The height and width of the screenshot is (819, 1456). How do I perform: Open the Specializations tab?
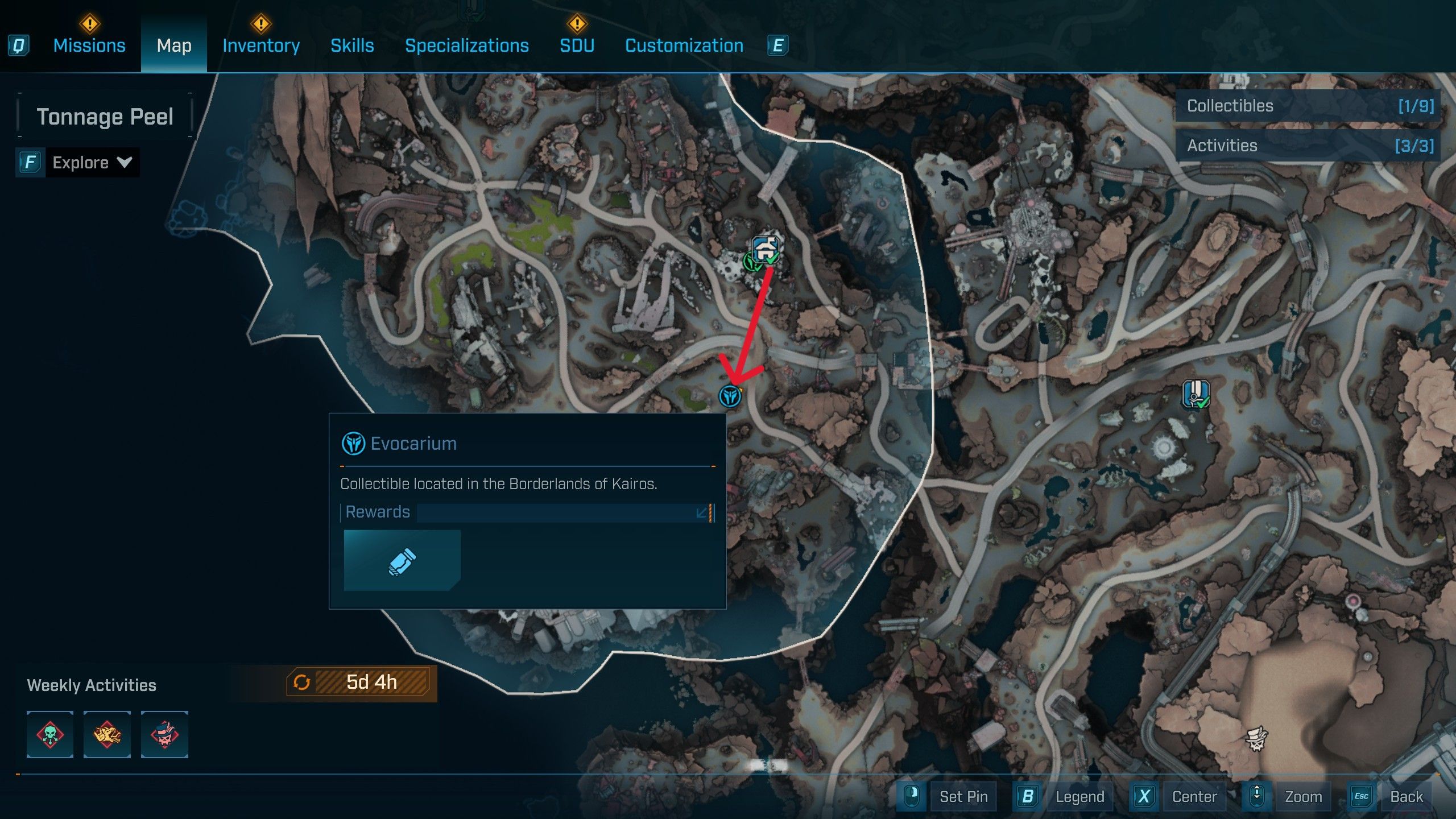click(466, 45)
